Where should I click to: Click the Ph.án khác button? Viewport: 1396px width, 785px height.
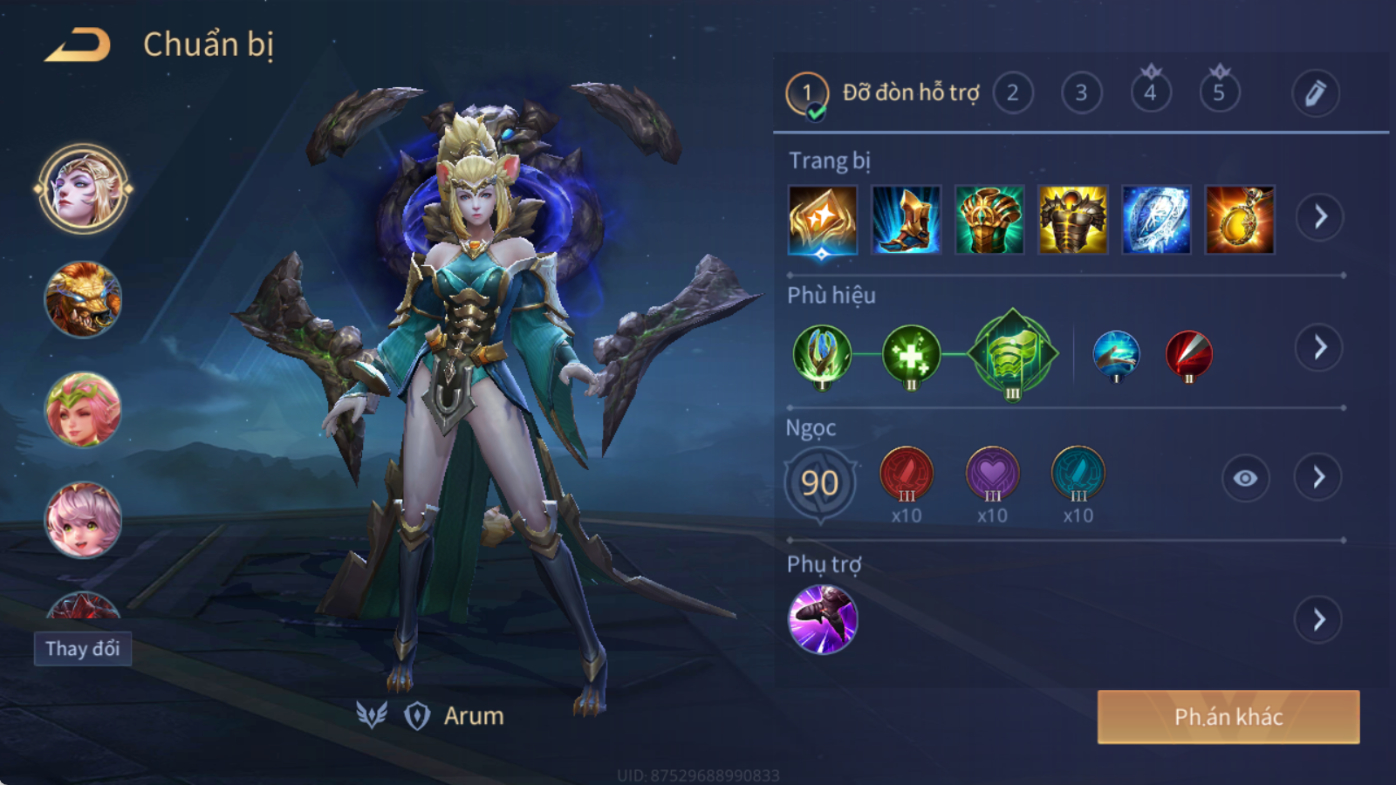point(1228,717)
